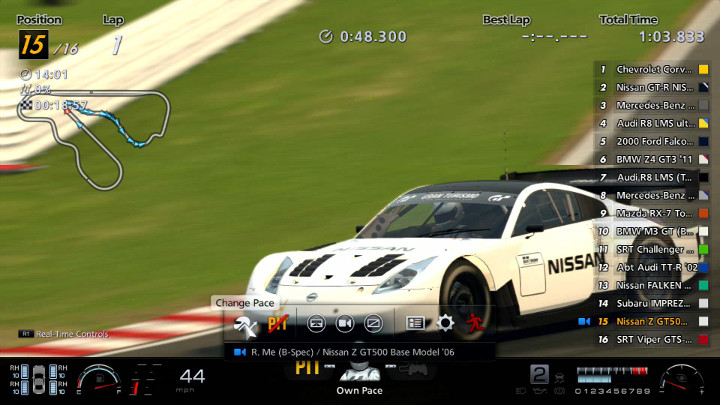Select the BMW M3 GT row
Screen dimensions: 720x405
coord(654,231)
